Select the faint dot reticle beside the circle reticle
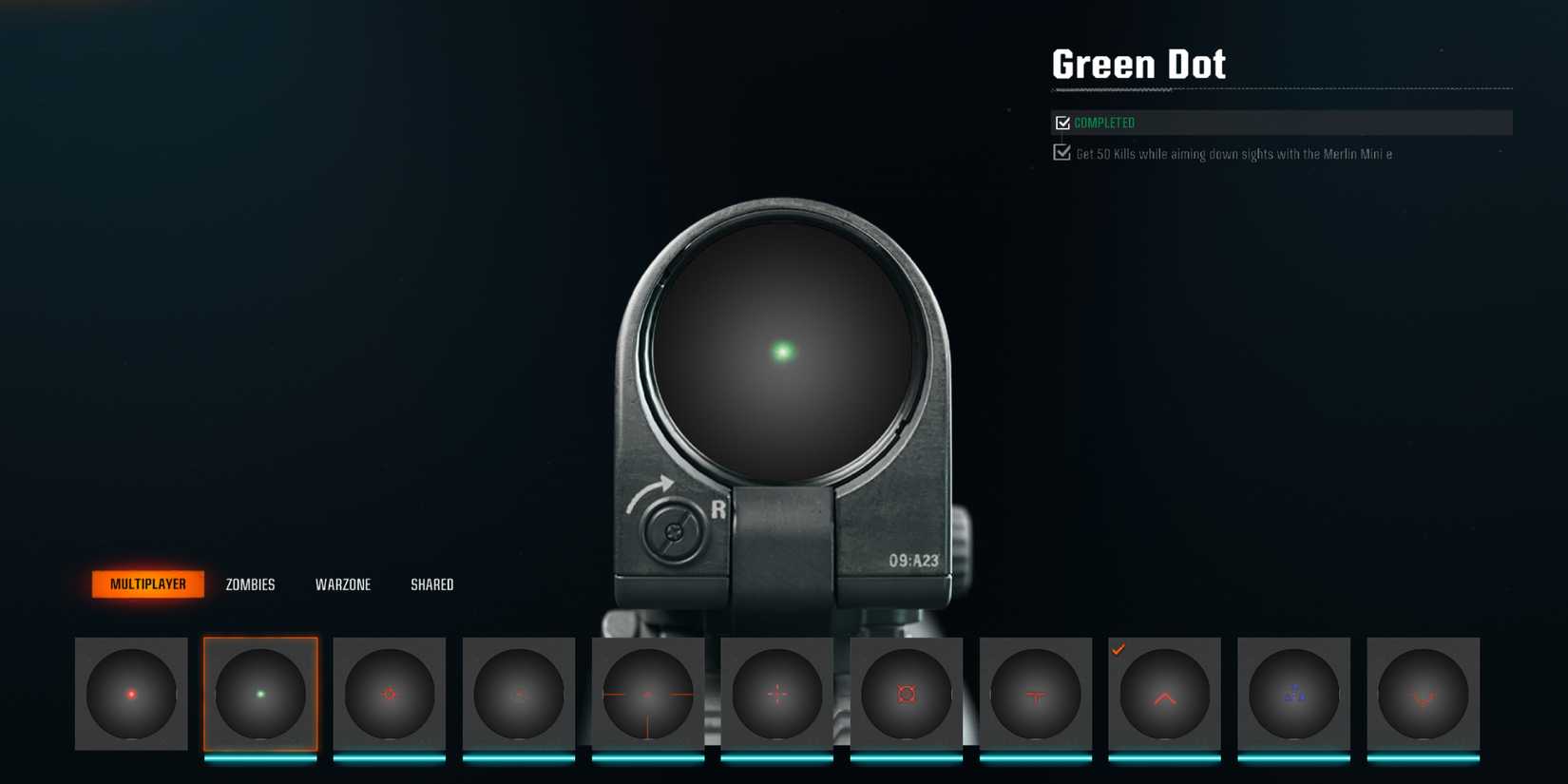 click(518, 695)
